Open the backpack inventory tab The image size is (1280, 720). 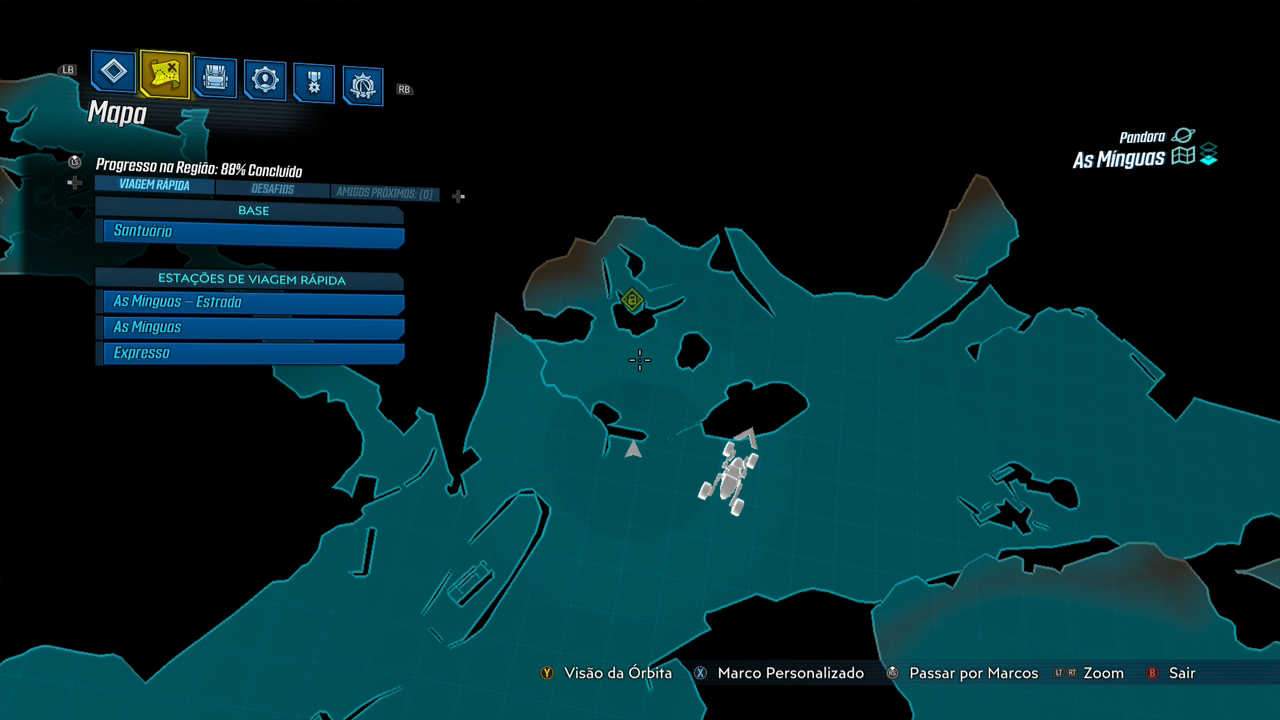point(215,77)
